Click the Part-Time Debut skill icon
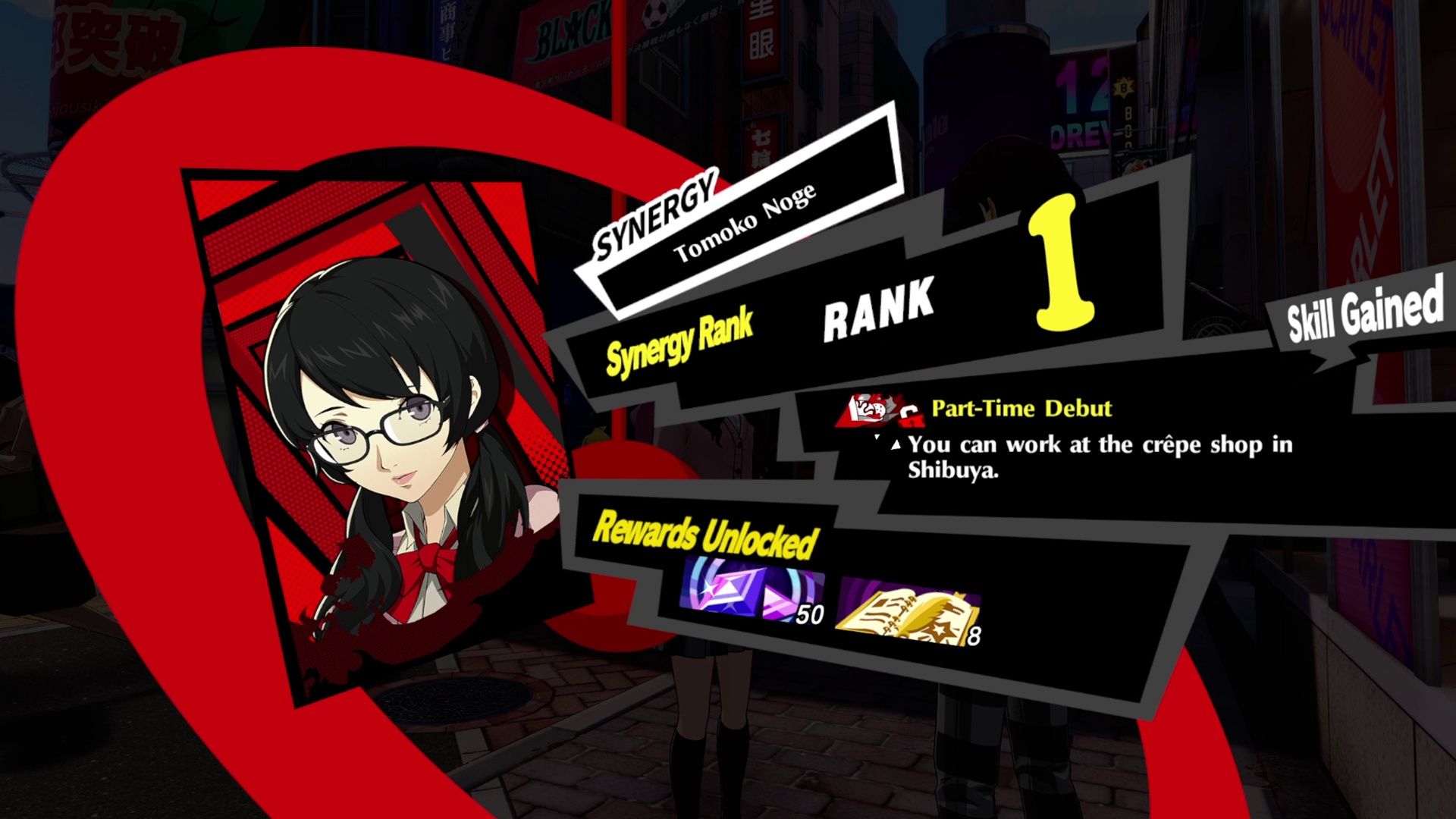Screen dimensions: 1456x819 point(878,411)
